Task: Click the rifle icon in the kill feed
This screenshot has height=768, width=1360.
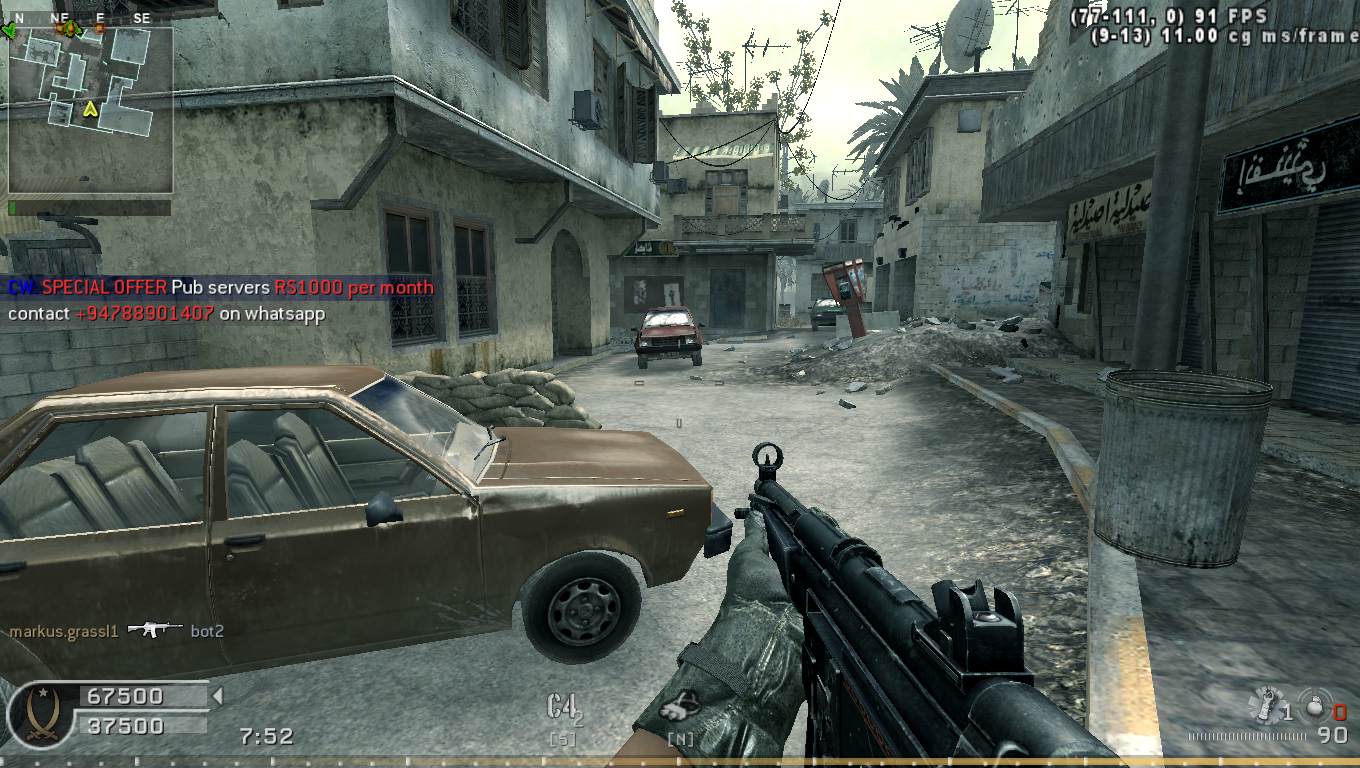Action: click(155, 630)
